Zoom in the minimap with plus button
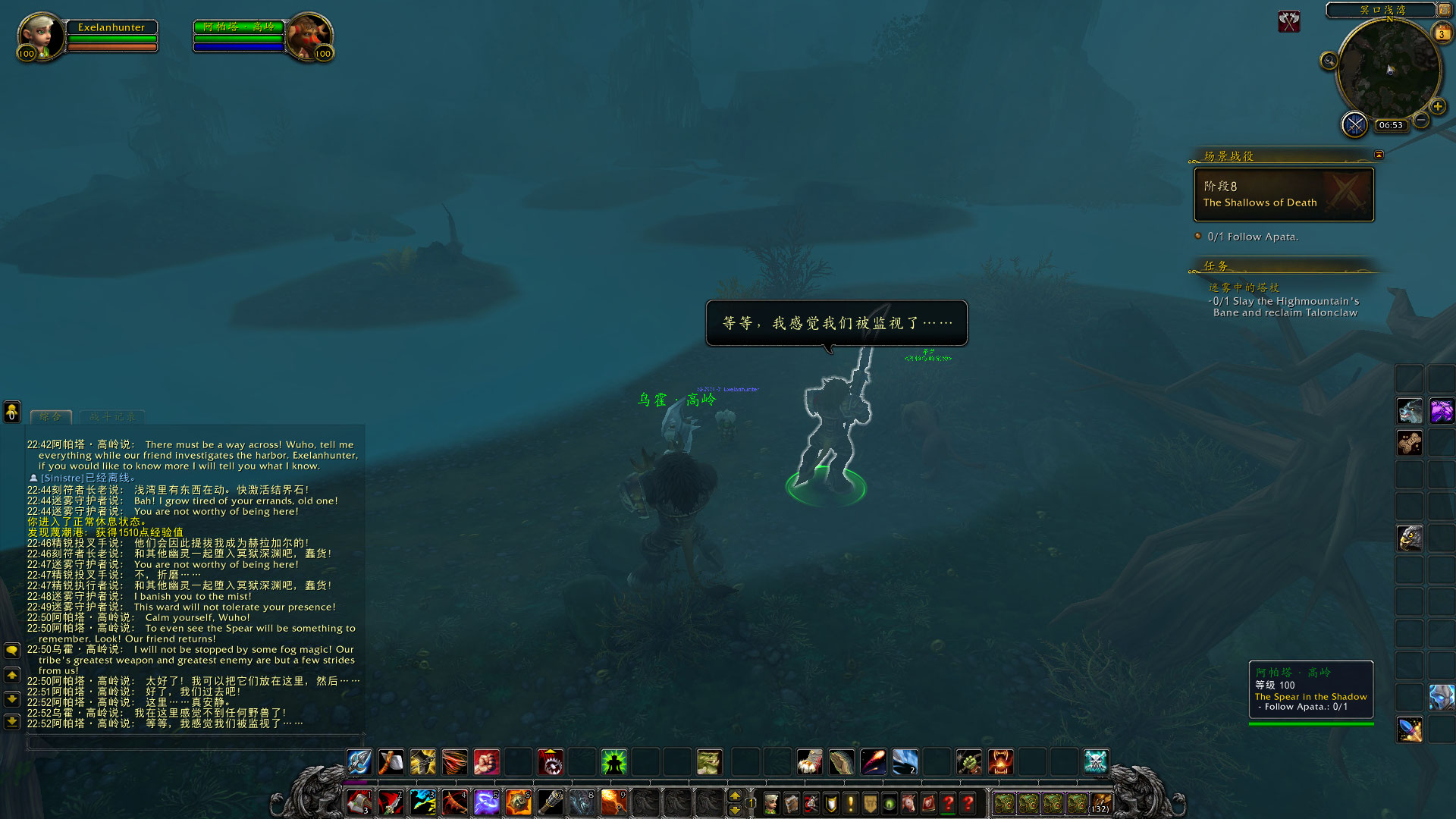The height and width of the screenshot is (819, 1456). click(x=1438, y=107)
